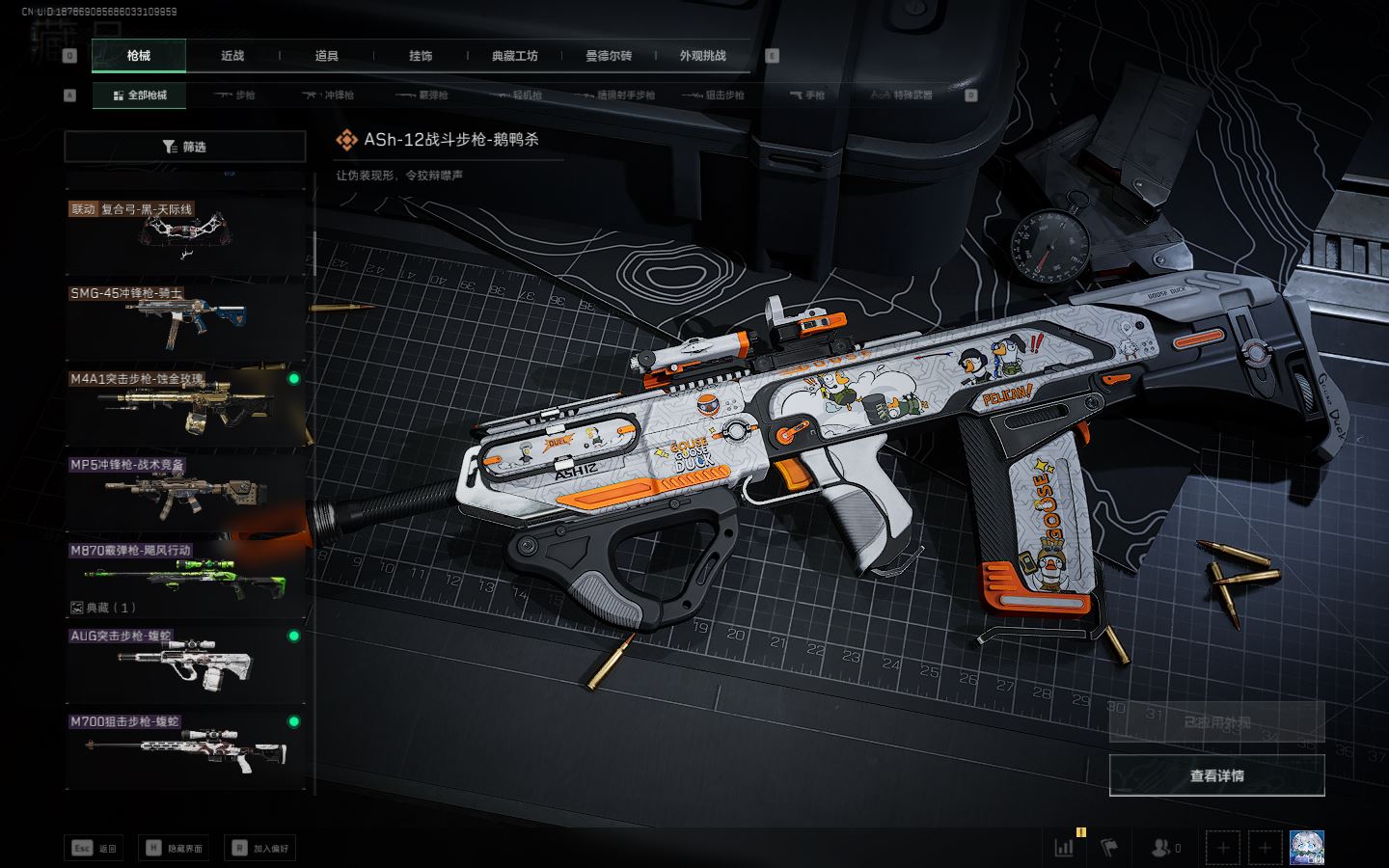The image size is (1389, 868).
Task: Switch to the 近战 melee tab
Action: pos(232,56)
